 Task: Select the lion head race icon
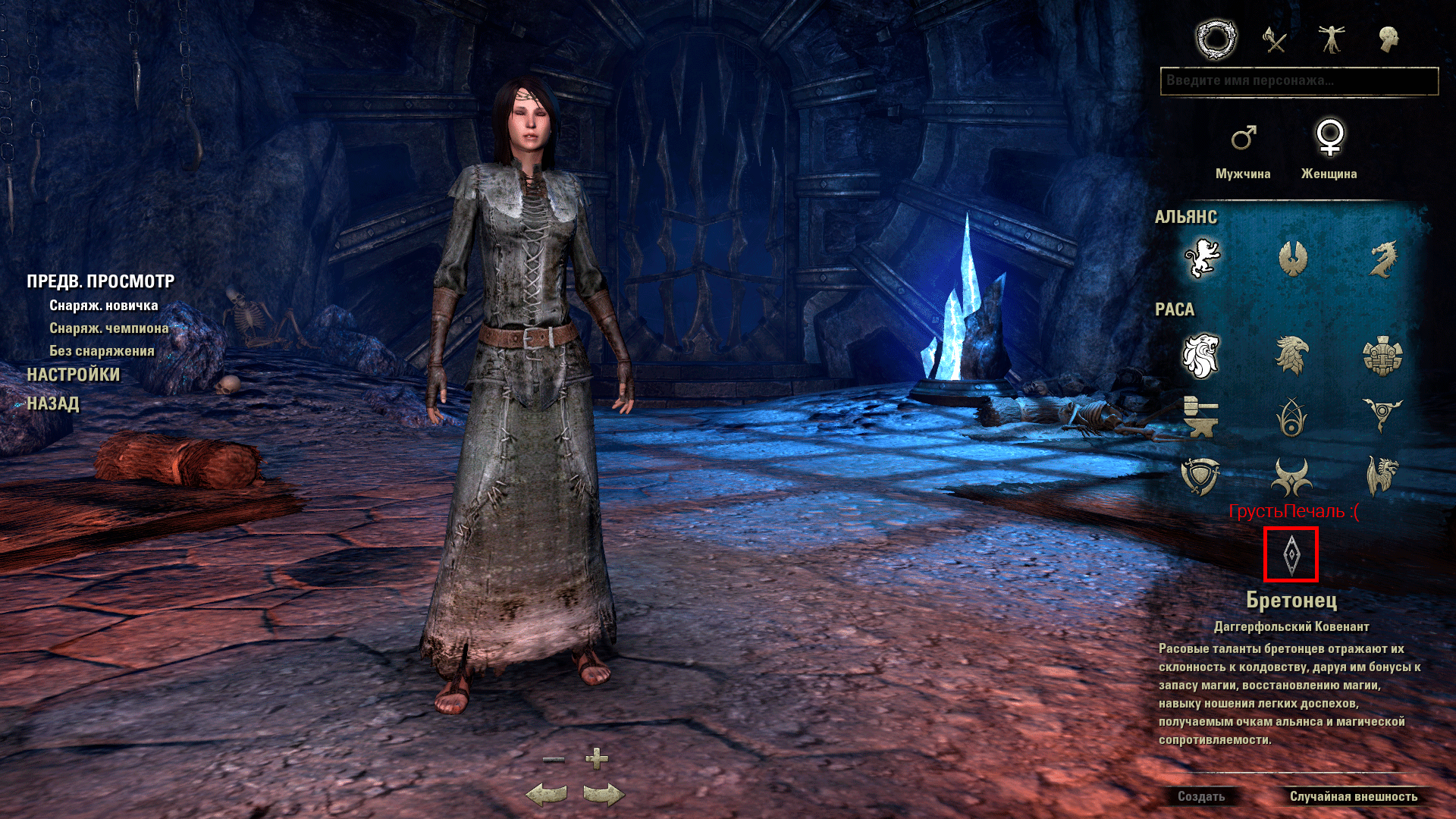point(1200,356)
